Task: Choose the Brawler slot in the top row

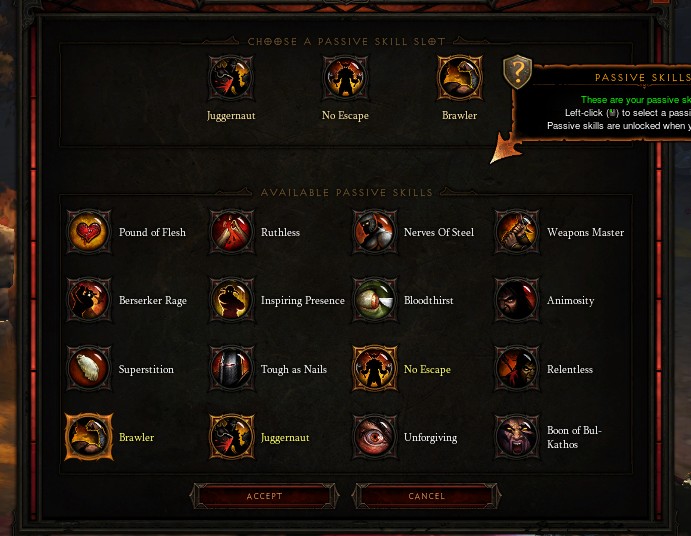Action: pyautogui.click(x=460, y=78)
